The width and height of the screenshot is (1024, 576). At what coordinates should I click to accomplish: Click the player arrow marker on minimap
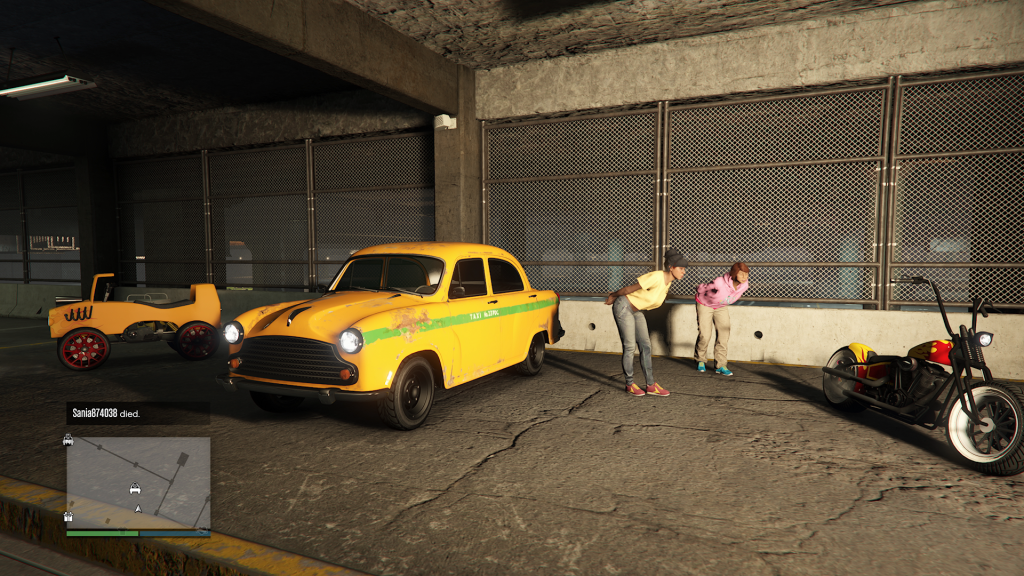pos(138,509)
